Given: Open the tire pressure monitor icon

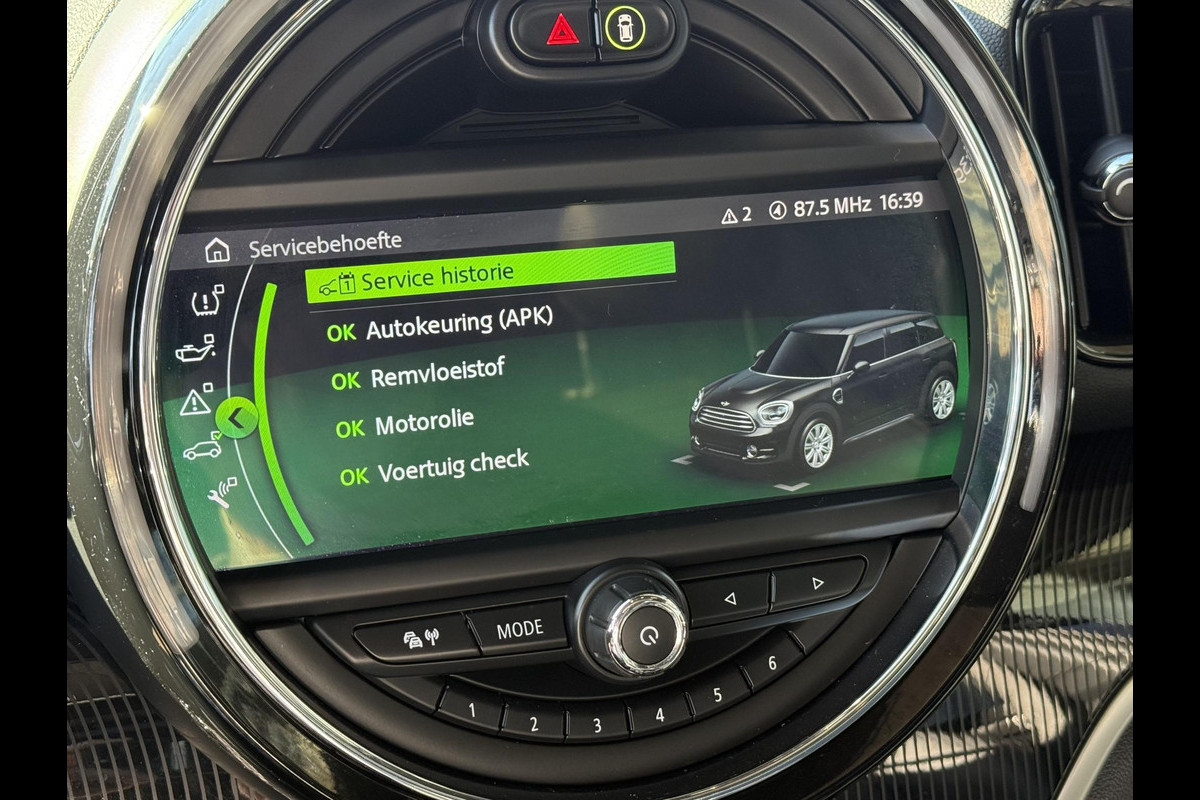Looking at the screenshot, I should point(207,302).
